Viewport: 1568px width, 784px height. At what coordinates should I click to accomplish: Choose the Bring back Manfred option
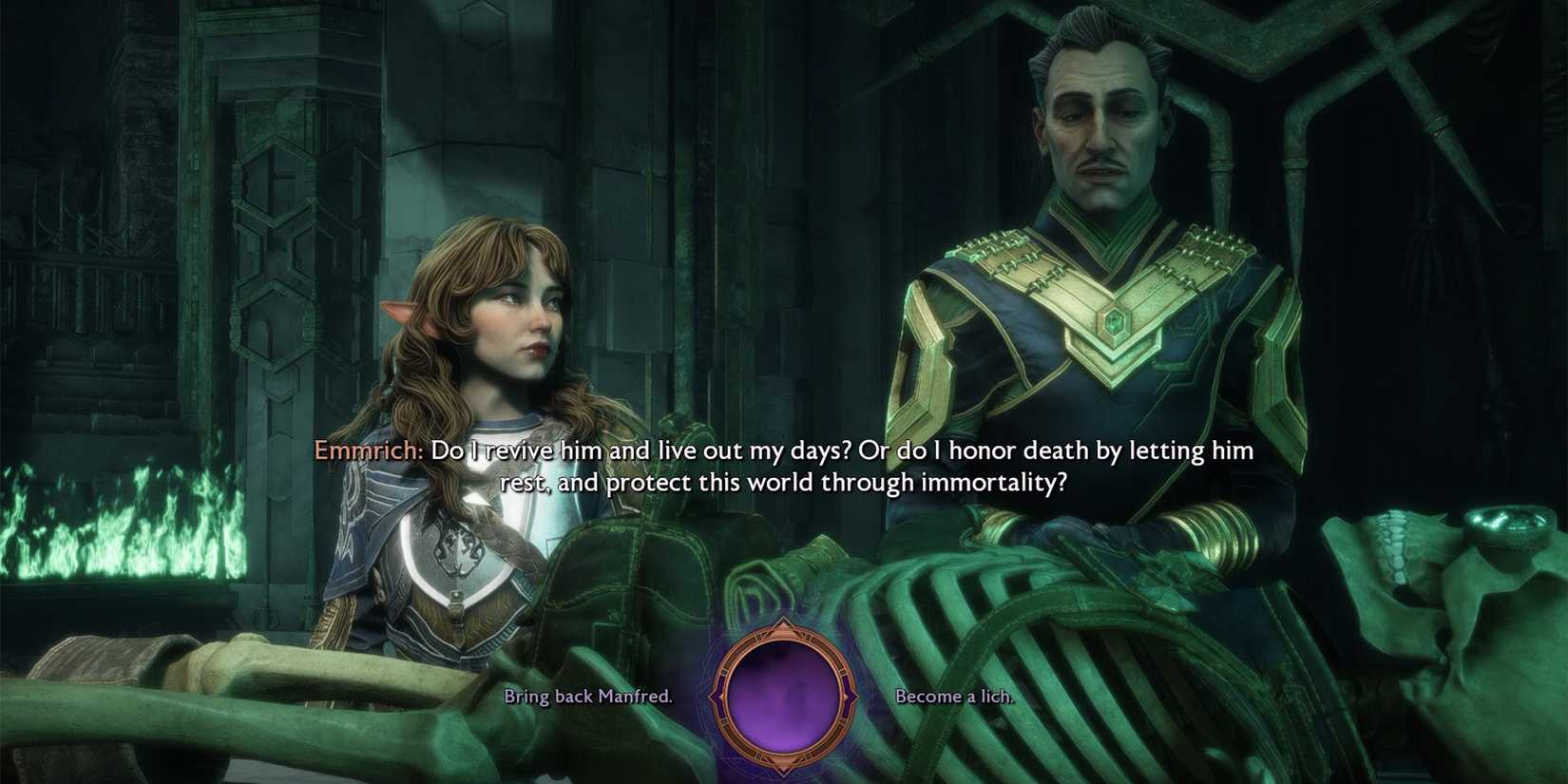(x=589, y=697)
